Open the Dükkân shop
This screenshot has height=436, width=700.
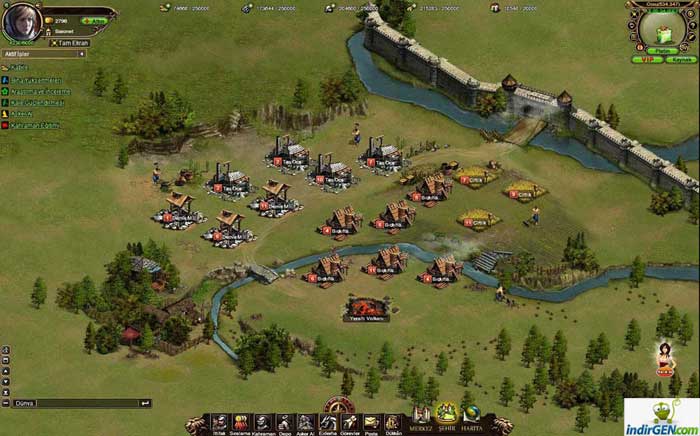coord(393,423)
